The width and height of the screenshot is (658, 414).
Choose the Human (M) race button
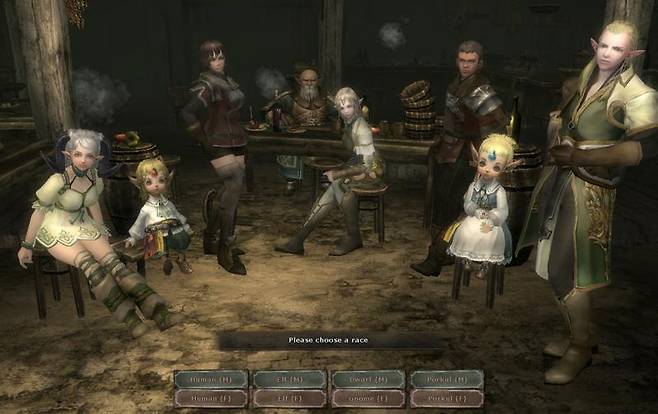[x=211, y=379]
